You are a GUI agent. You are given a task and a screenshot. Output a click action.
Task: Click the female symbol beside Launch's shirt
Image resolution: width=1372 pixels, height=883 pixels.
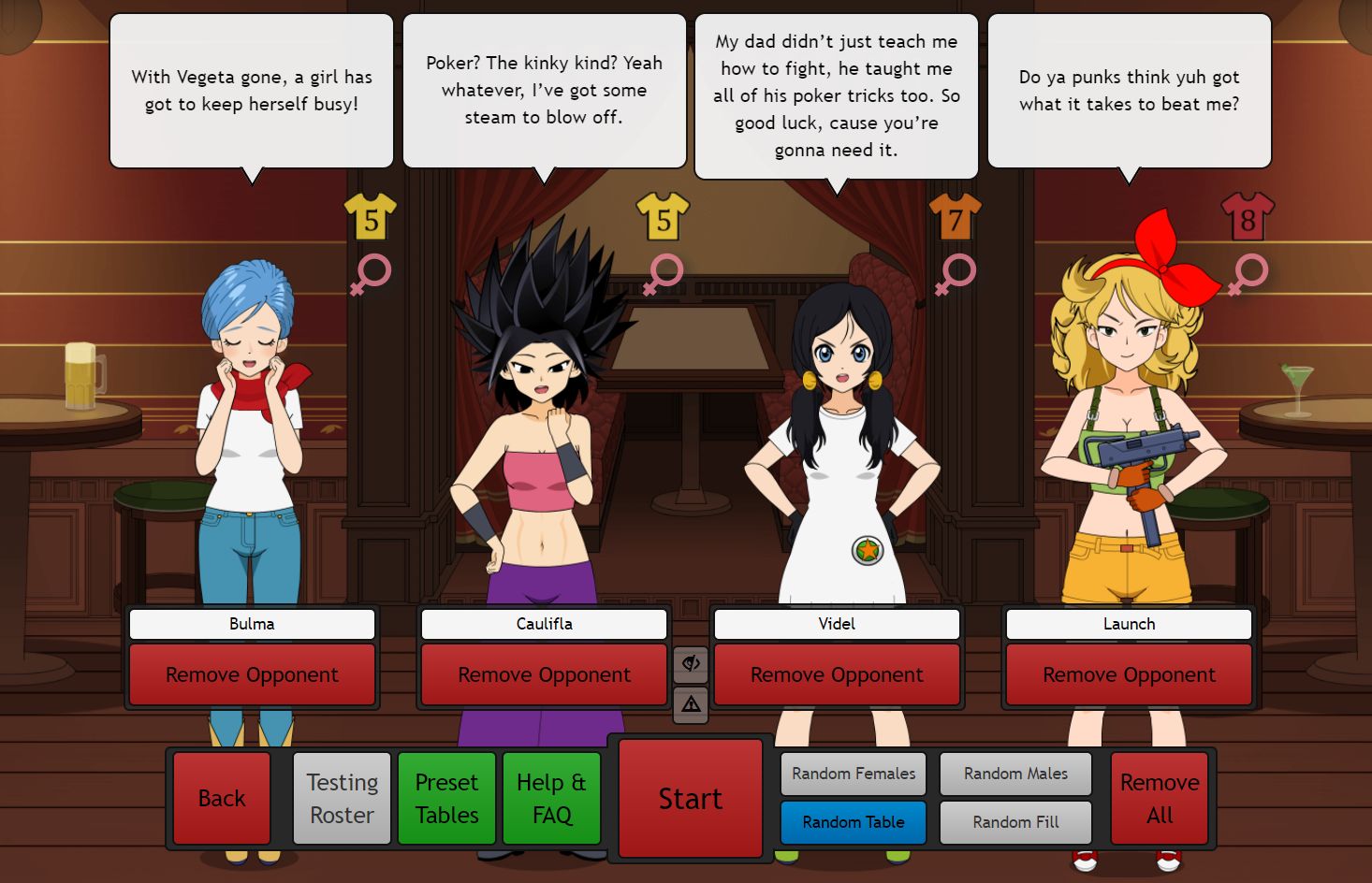[x=1248, y=273]
